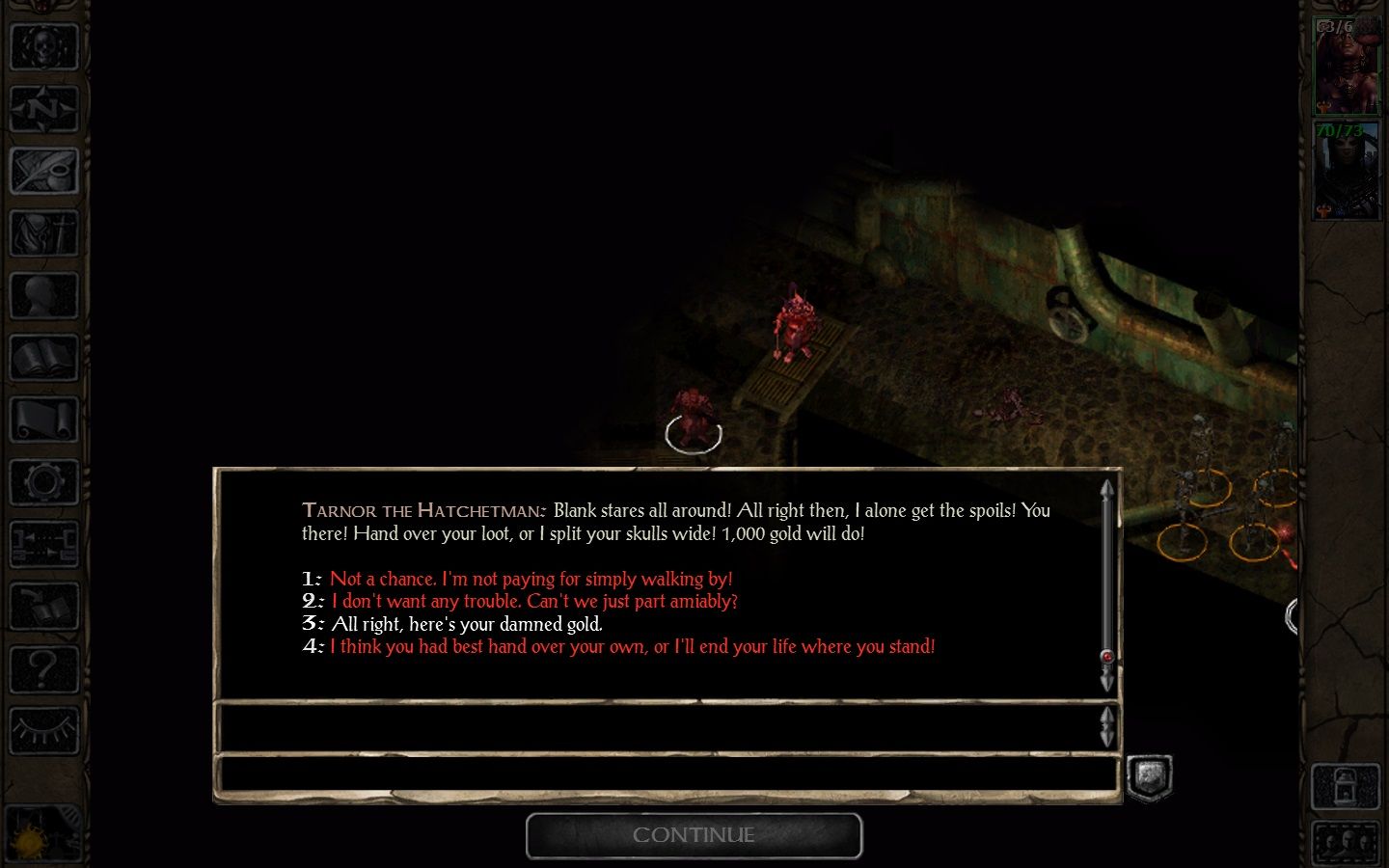This screenshot has height=868, width=1389.
Task: Choose reply 1: Not a chance
Action: (x=531, y=579)
